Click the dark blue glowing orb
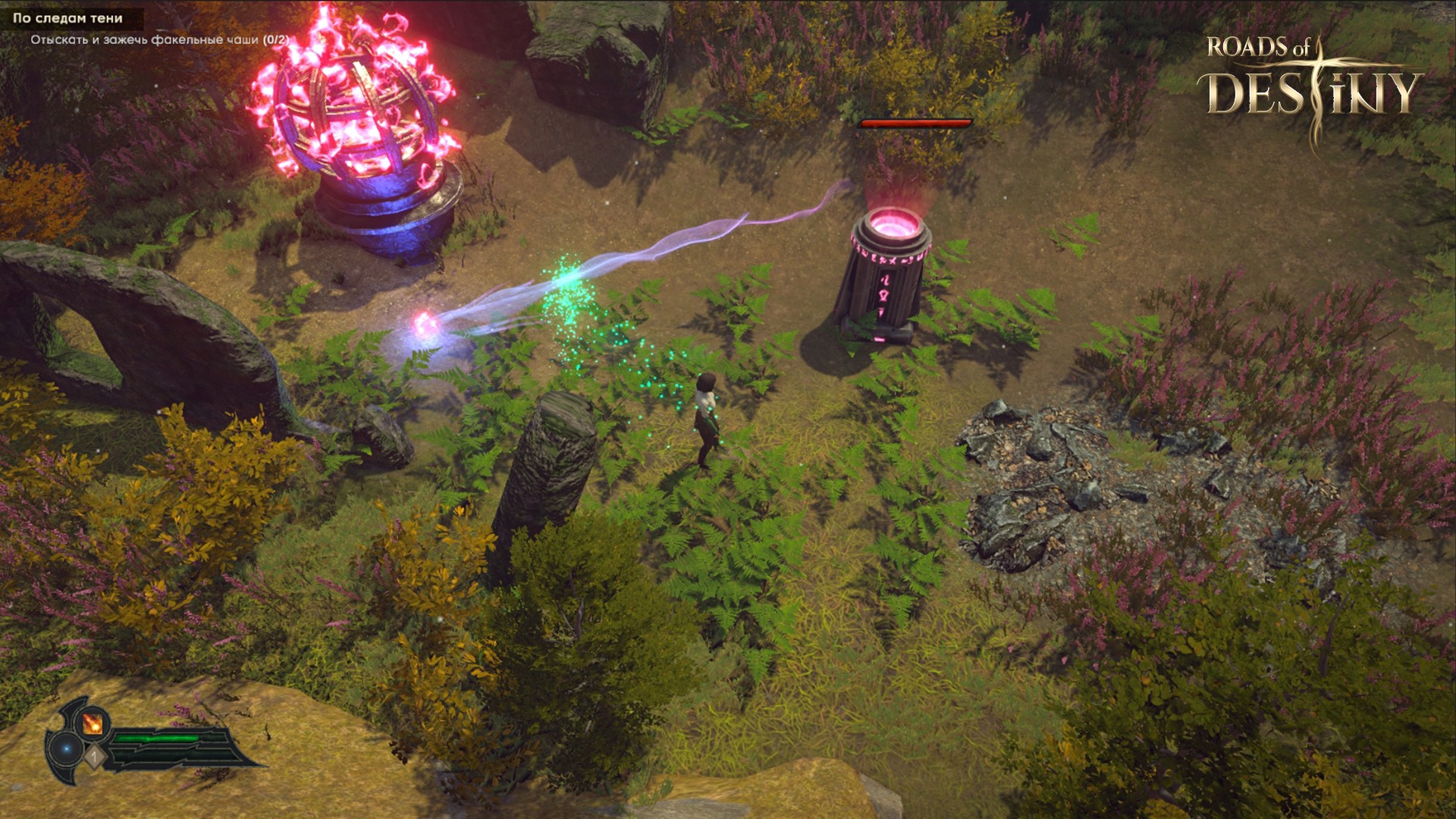Viewport: 1456px width, 819px height. [67, 748]
